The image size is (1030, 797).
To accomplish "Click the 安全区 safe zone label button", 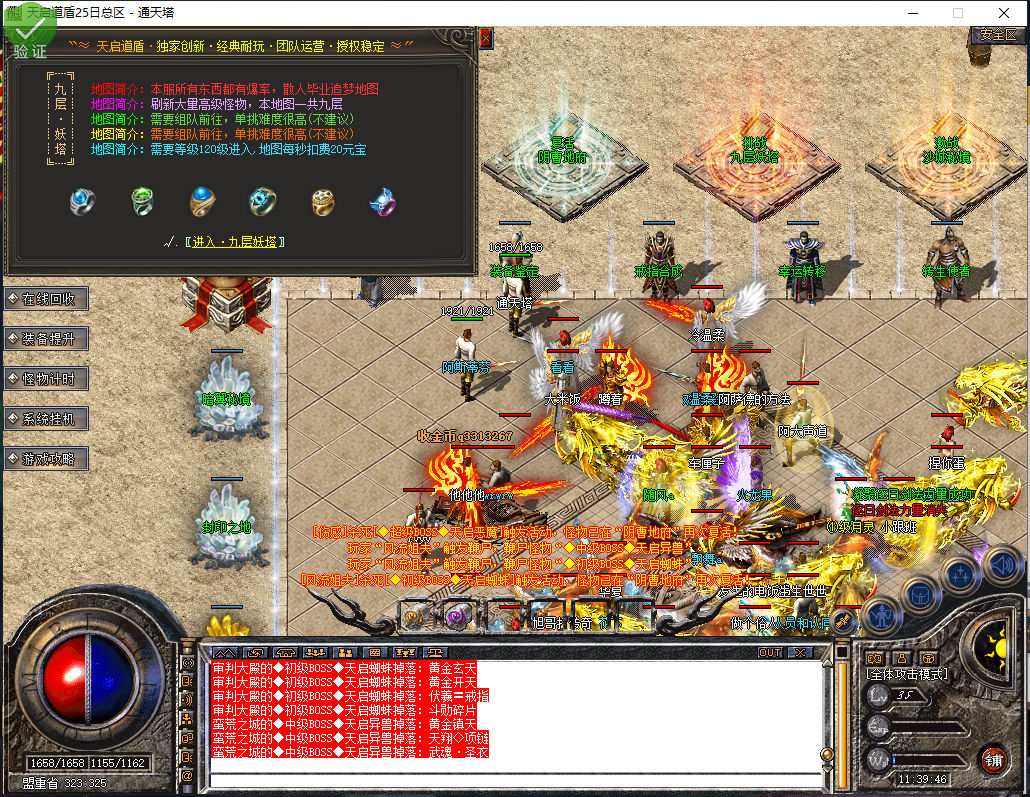I will 997,34.
